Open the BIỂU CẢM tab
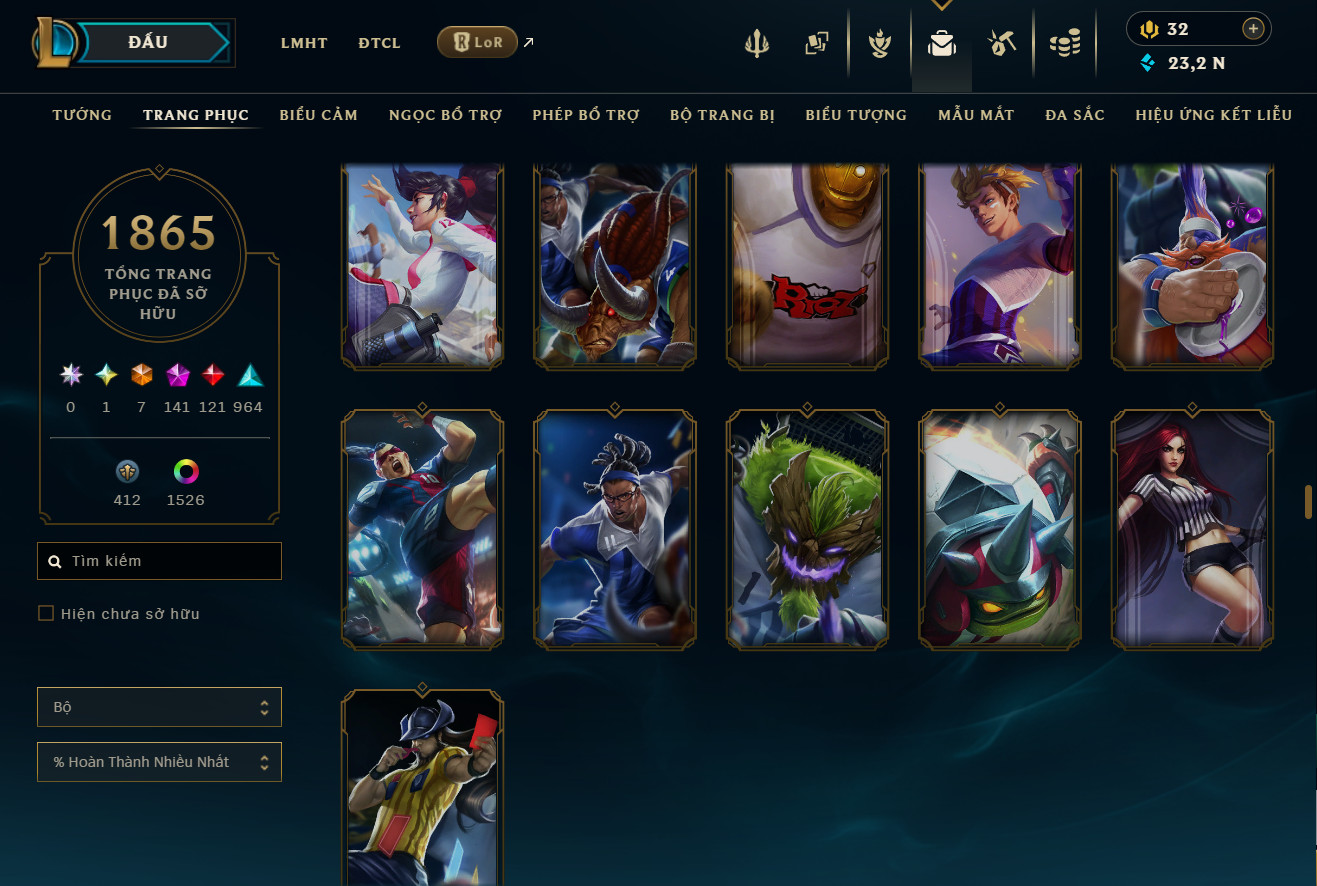 [318, 115]
